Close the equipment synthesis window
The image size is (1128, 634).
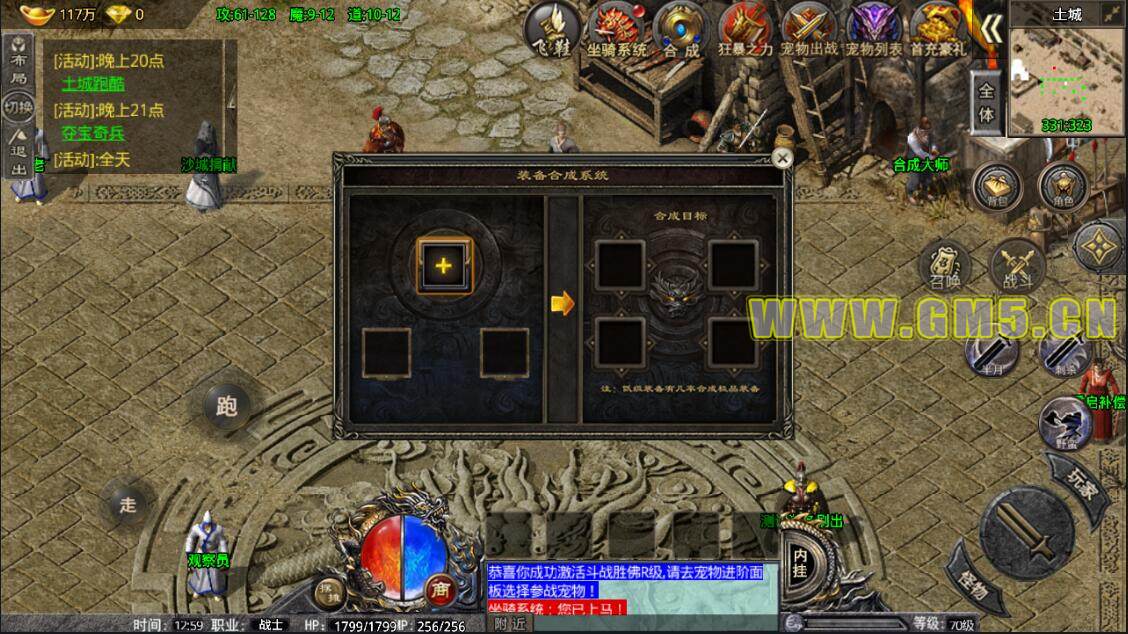(x=783, y=158)
